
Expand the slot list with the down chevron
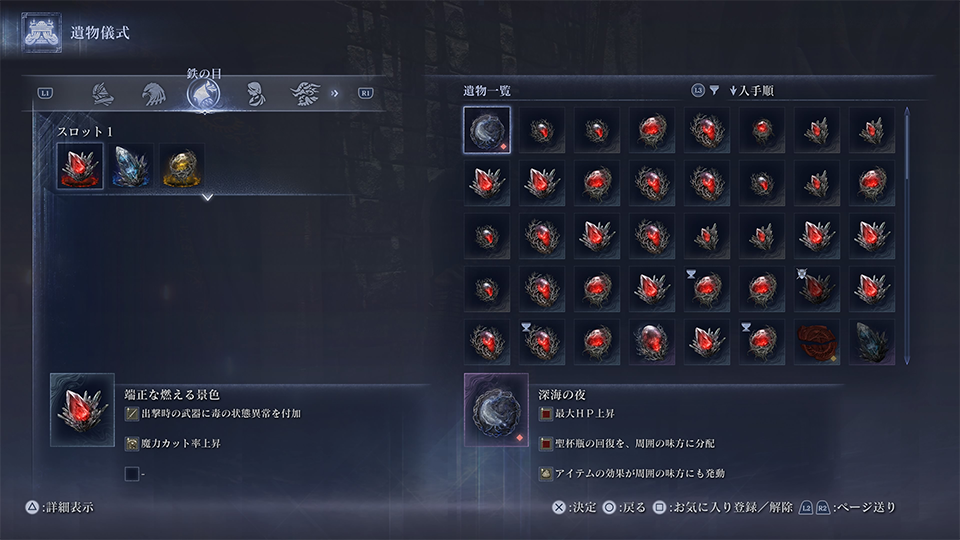tap(207, 198)
